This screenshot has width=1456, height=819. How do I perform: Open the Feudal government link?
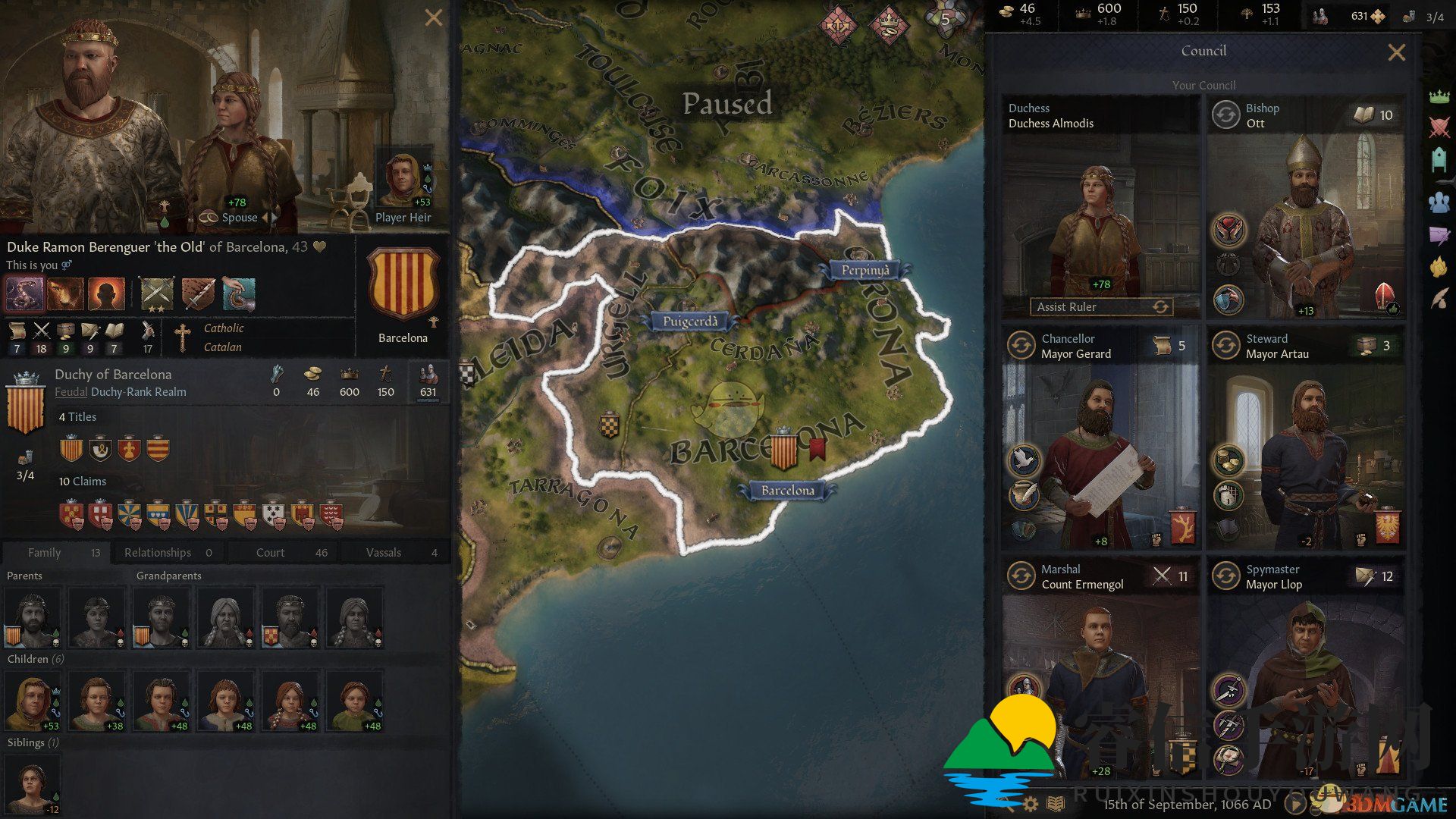click(x=71, y=392)
